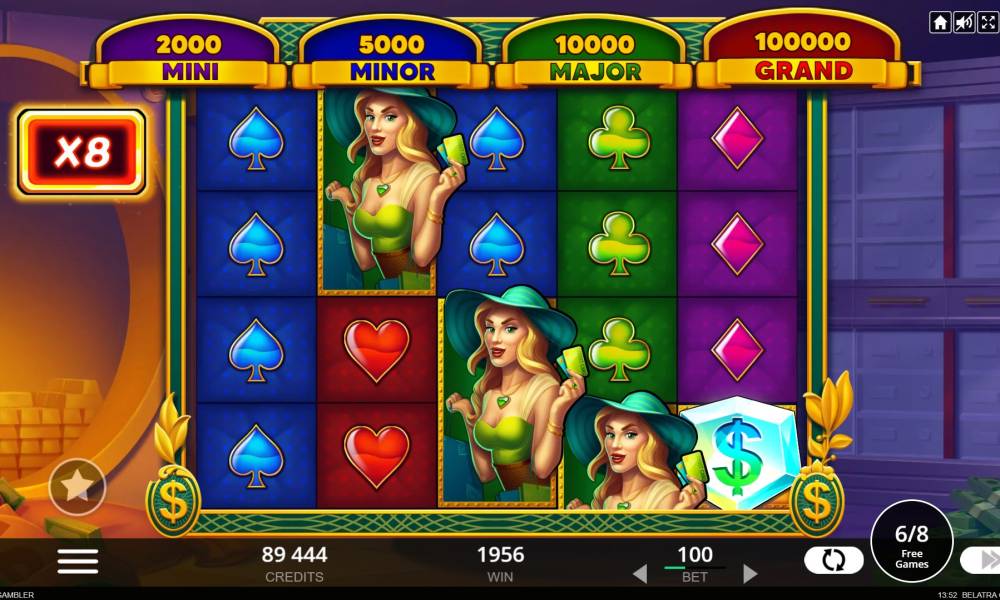This screenshot has height=600, width=1000.
Task: Toggle the sound mute icon
Action: pos(963,22)
